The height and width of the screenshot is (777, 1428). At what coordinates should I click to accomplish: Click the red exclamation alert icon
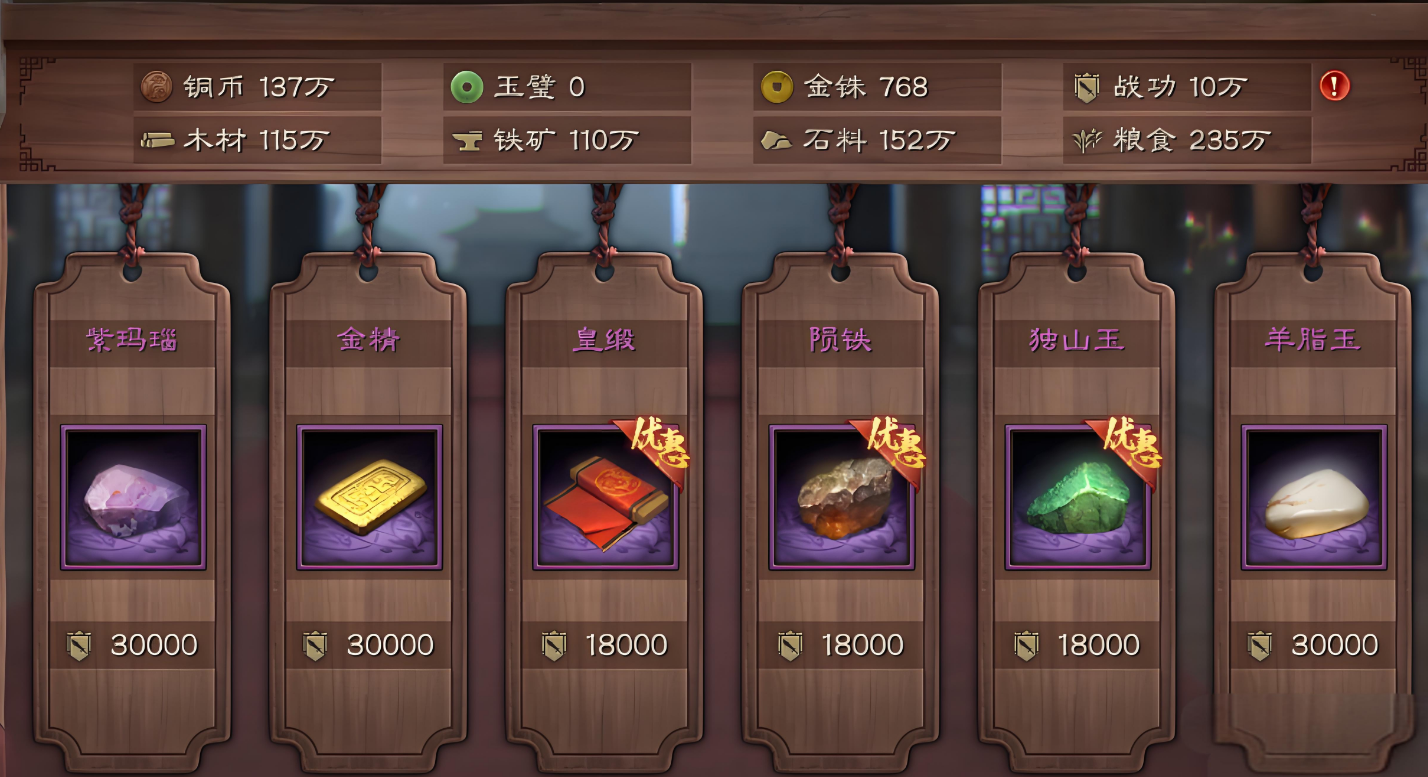tap(1334, 86)
